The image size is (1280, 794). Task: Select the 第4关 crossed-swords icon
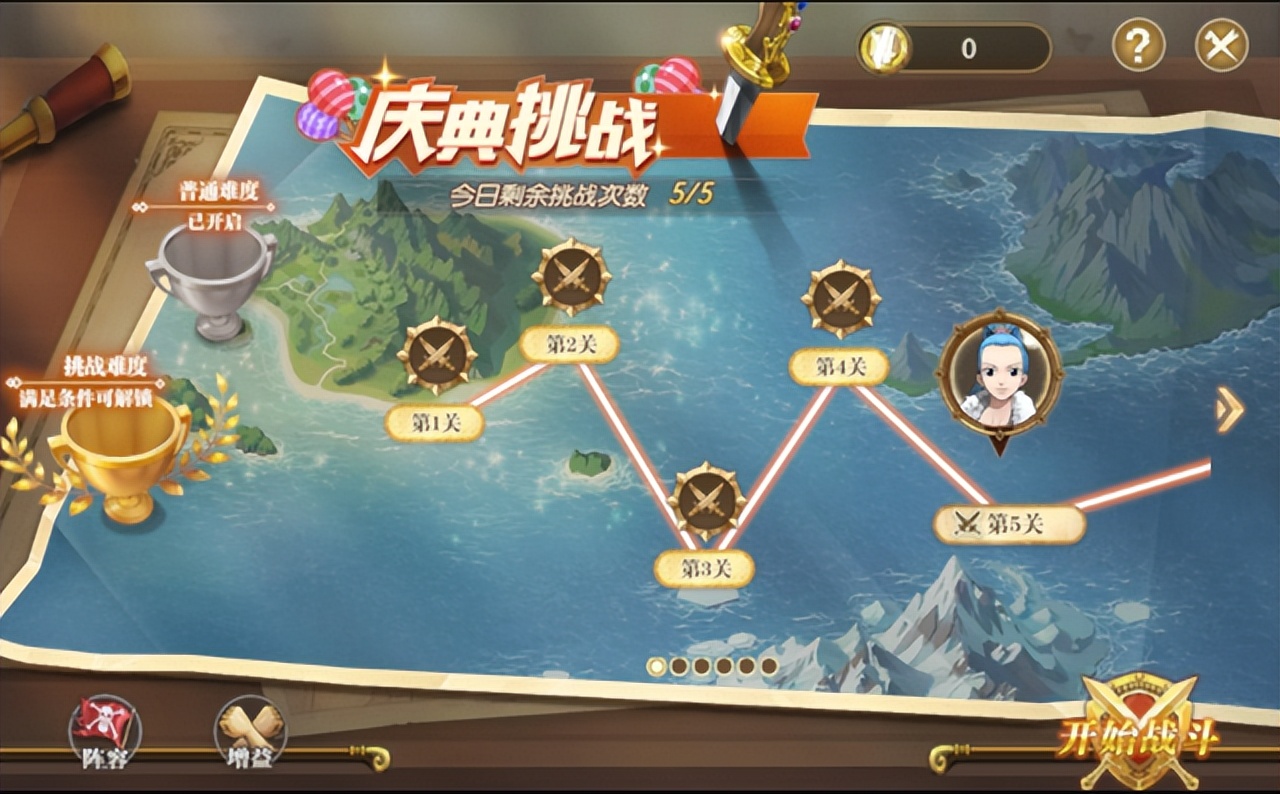click(x=842, y=296)
